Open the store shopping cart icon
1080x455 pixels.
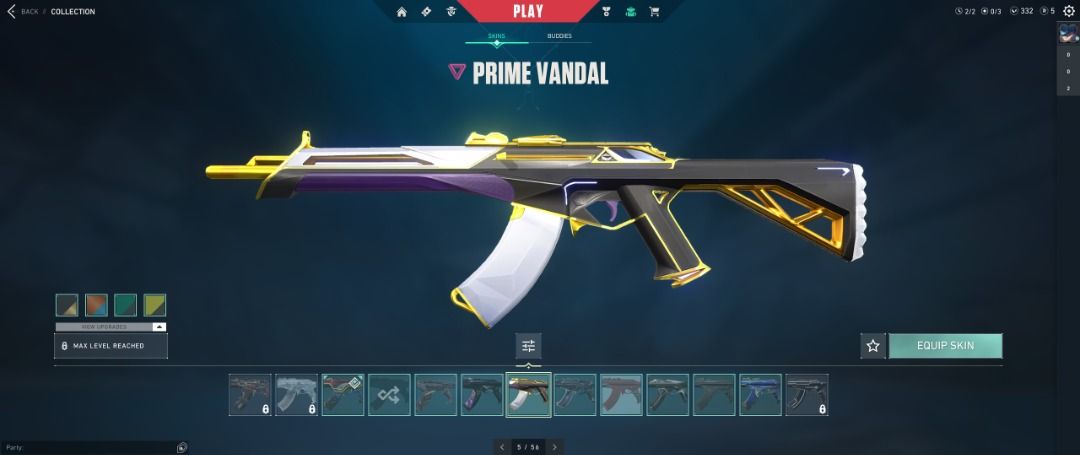(654, 12)
